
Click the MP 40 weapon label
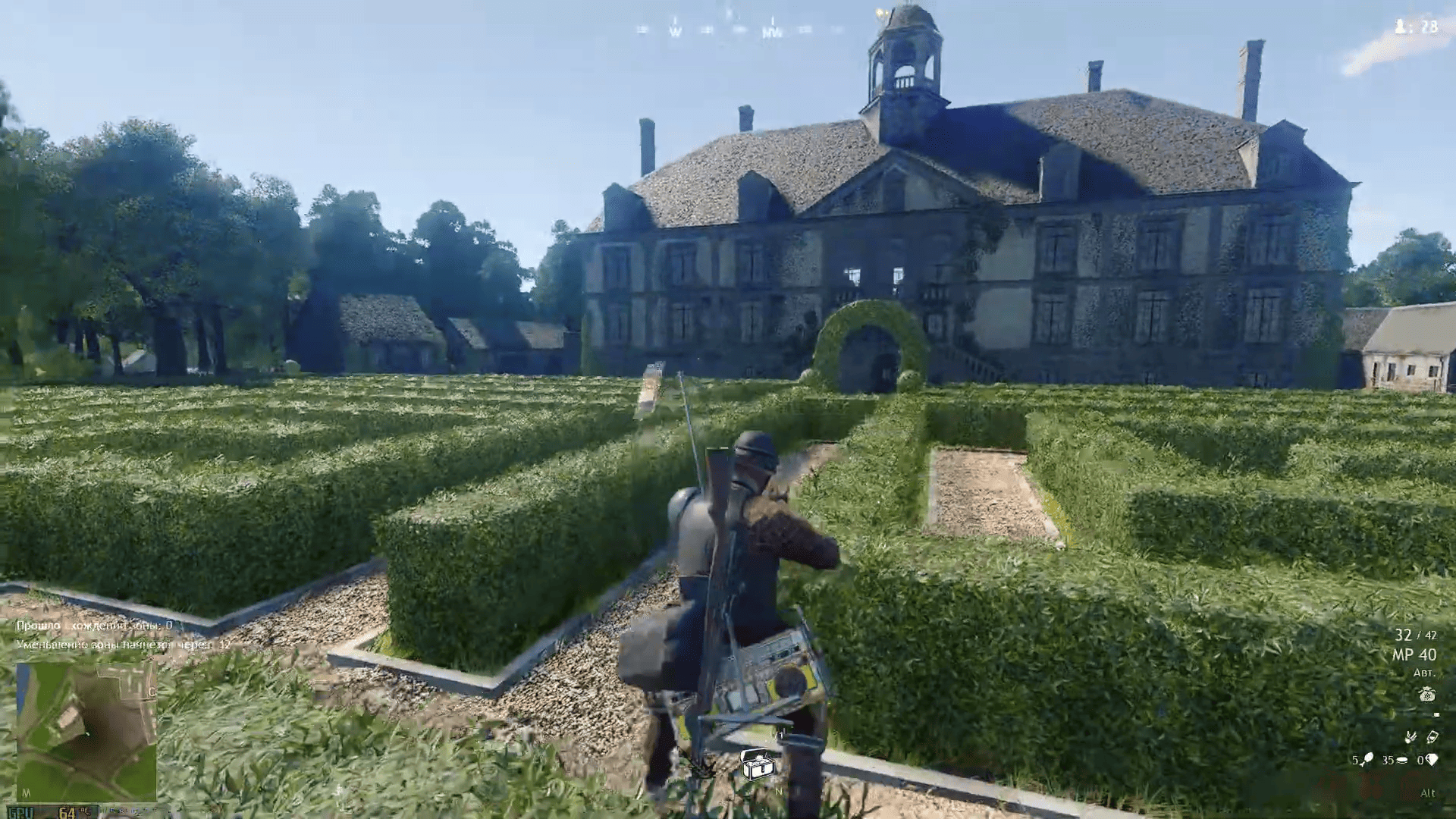point(1414,654)
